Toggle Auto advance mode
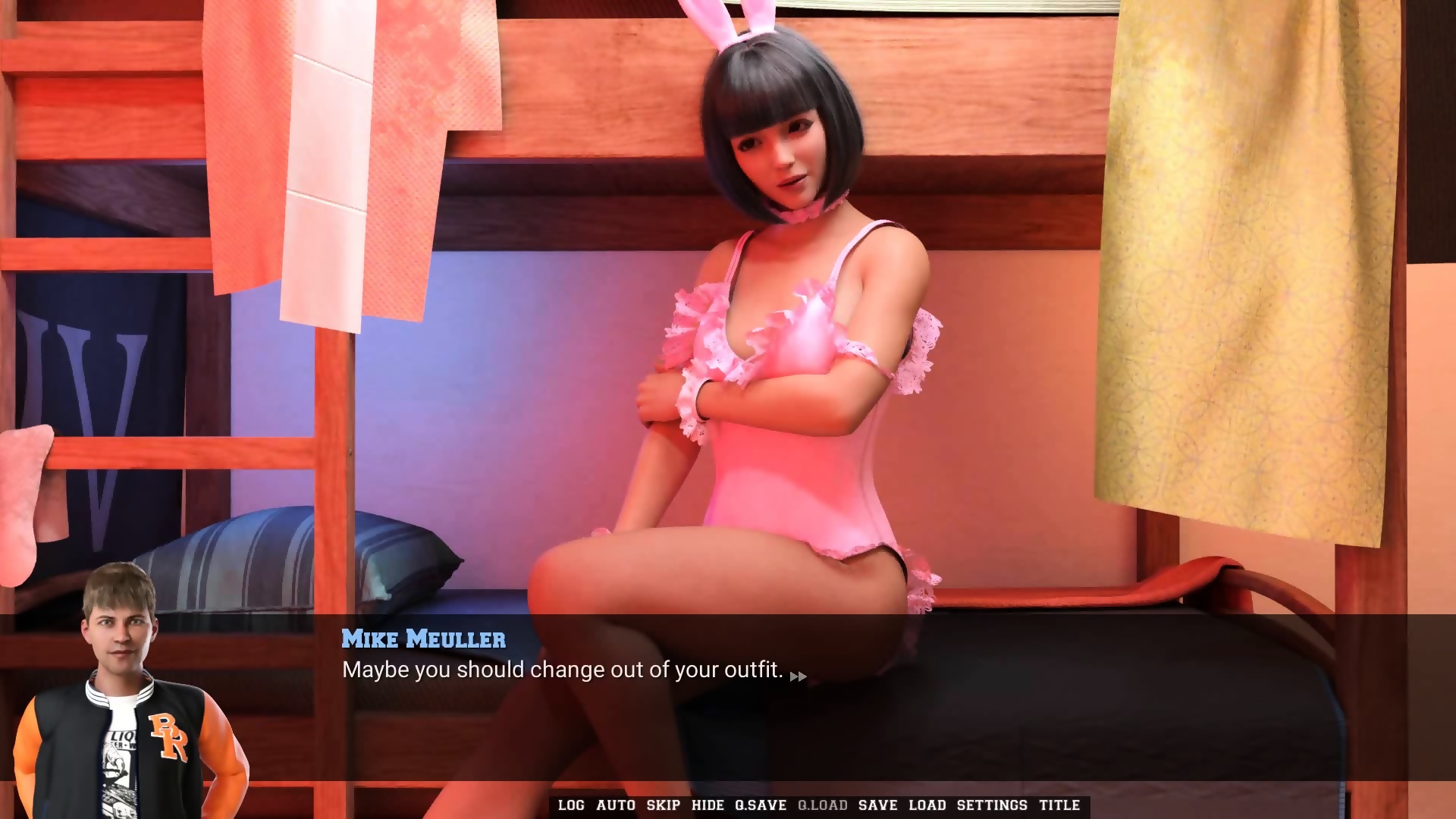 pyautogui.click(x=615, y=805)
